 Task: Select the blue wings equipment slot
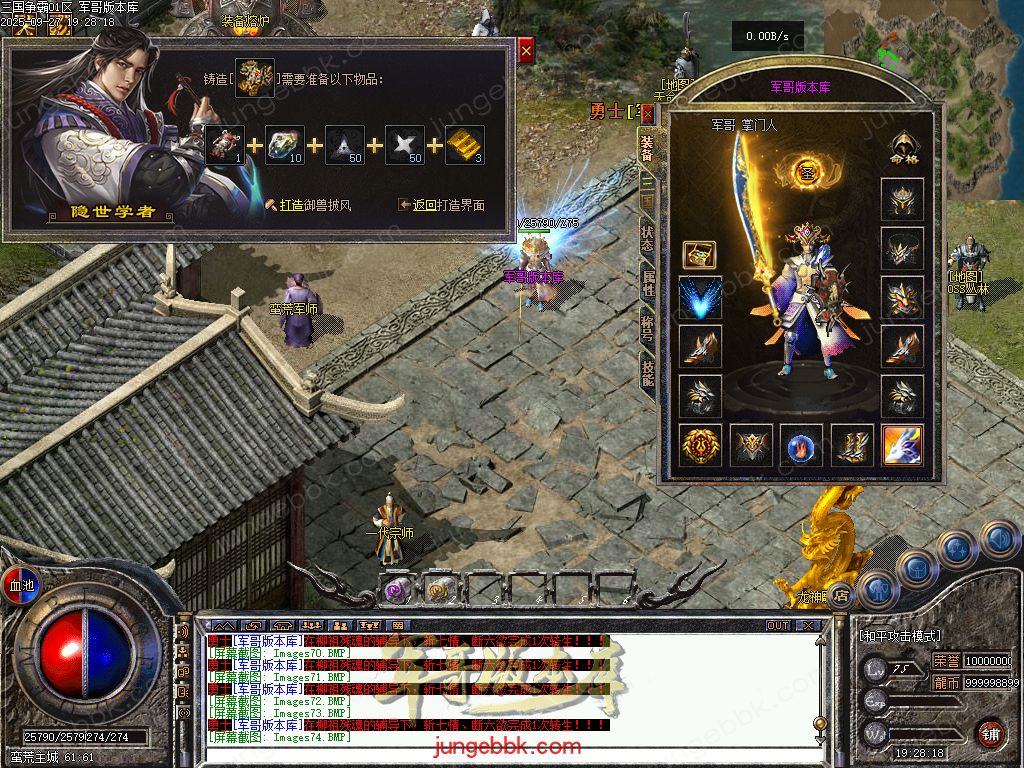tap(699, 298)
